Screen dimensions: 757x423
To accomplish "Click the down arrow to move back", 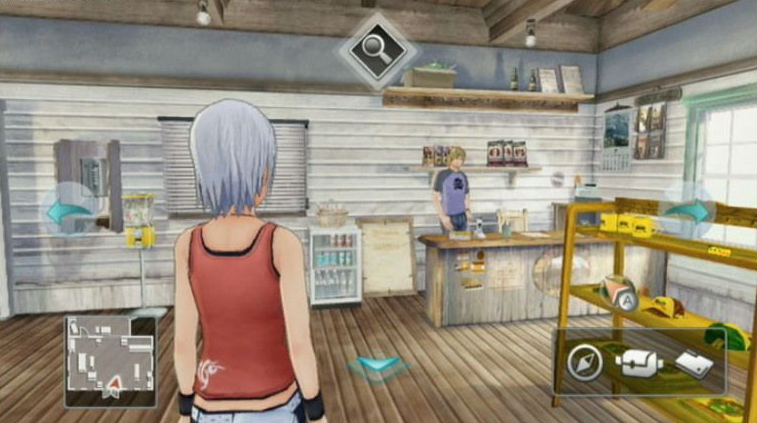I will coord(378,366).
